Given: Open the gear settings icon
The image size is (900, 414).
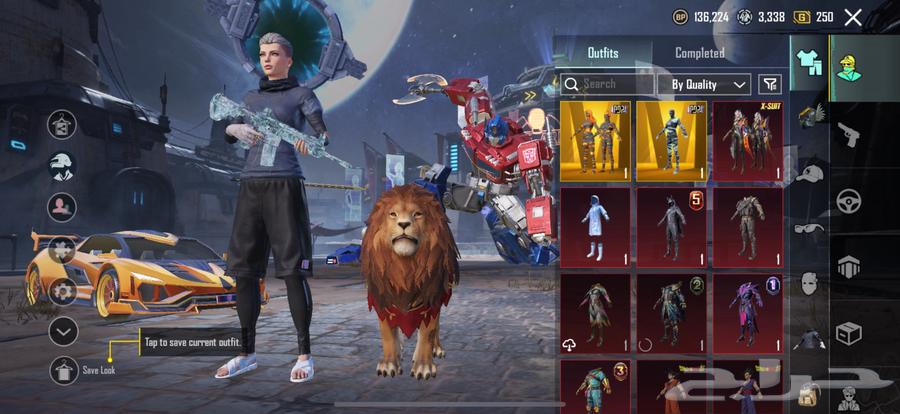Looking at the screenshot, I should (x=63, y=292).
